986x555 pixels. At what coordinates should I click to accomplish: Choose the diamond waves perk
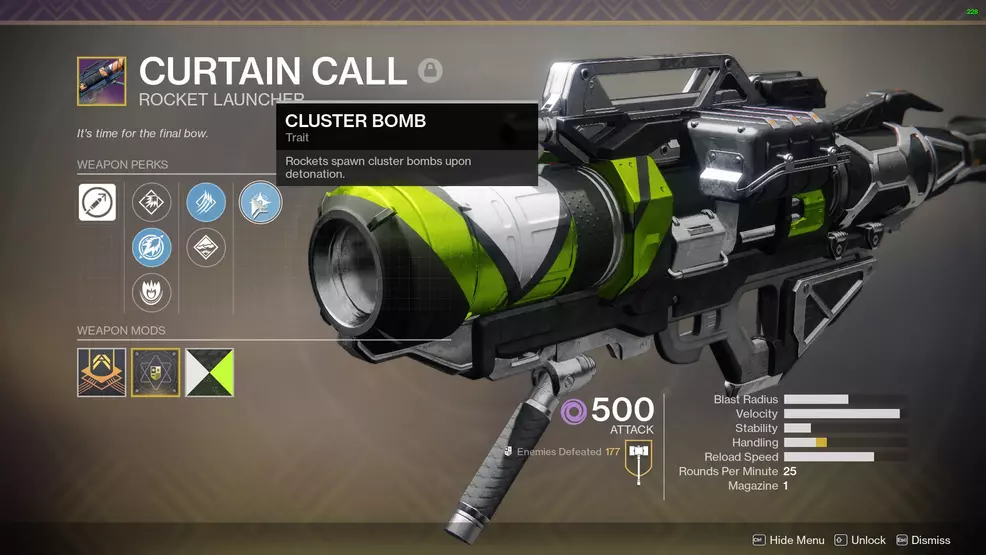click(206, 248)
